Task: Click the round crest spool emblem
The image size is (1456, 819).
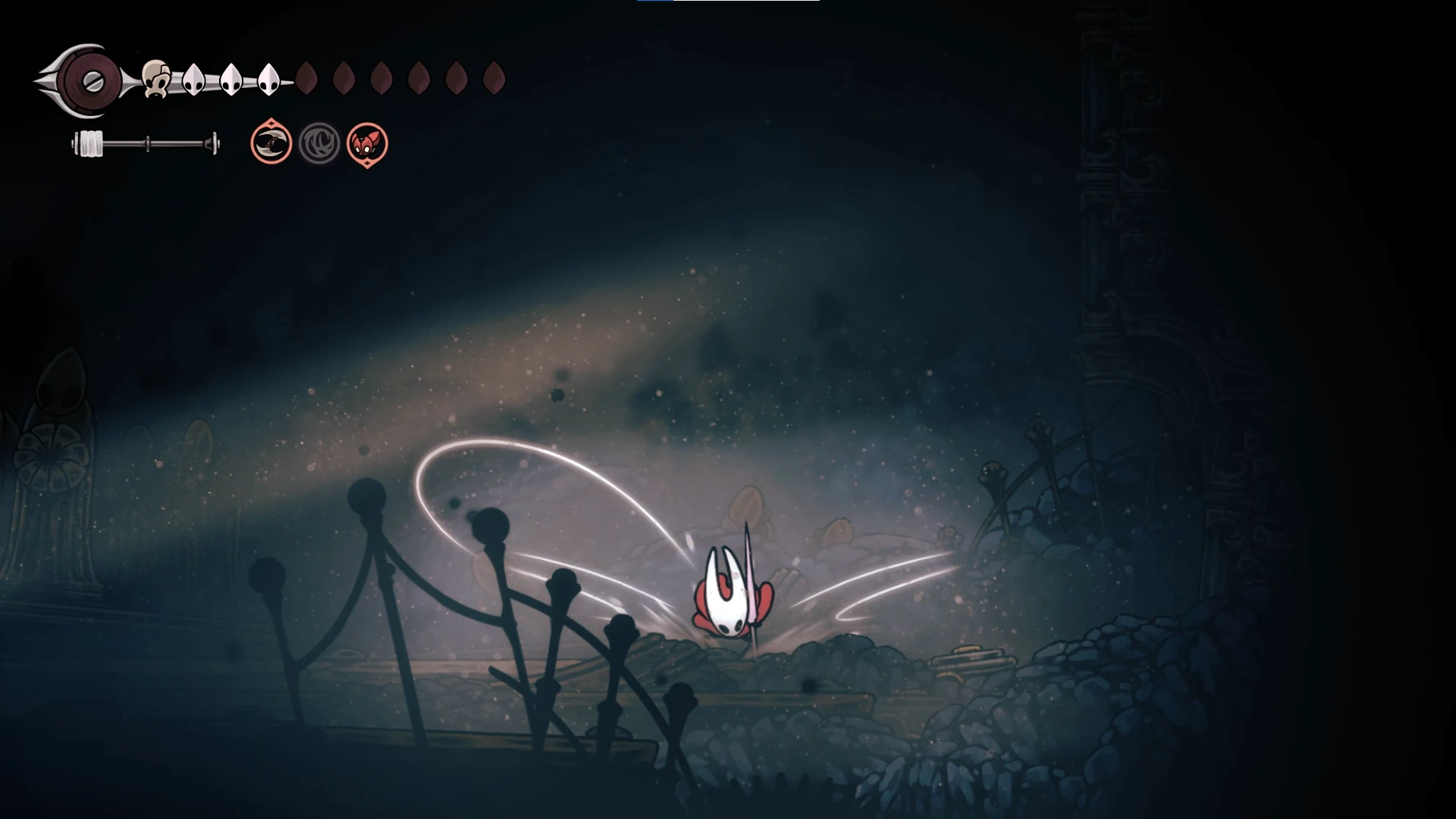Action: pyautogui.click(x=92, y=80)
